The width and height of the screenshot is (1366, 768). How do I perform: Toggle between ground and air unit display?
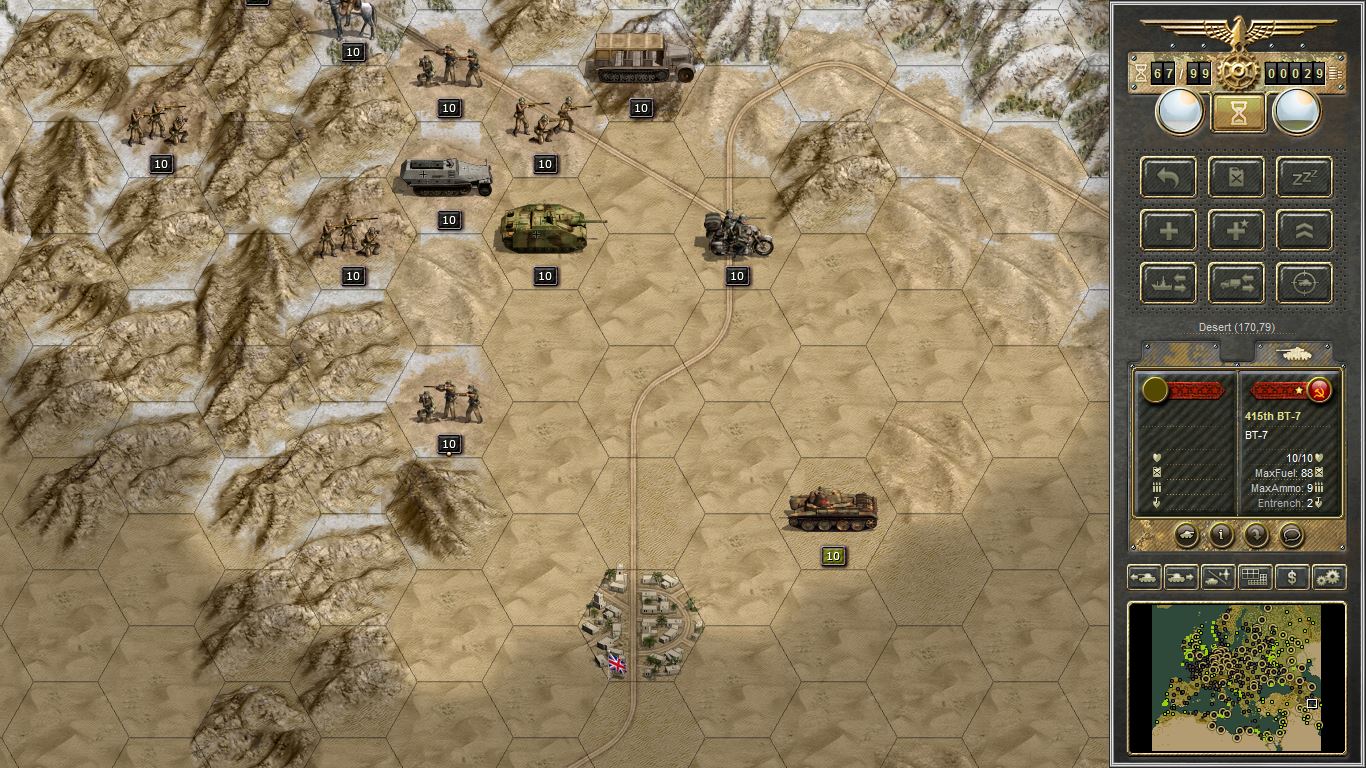(1218, 577)
